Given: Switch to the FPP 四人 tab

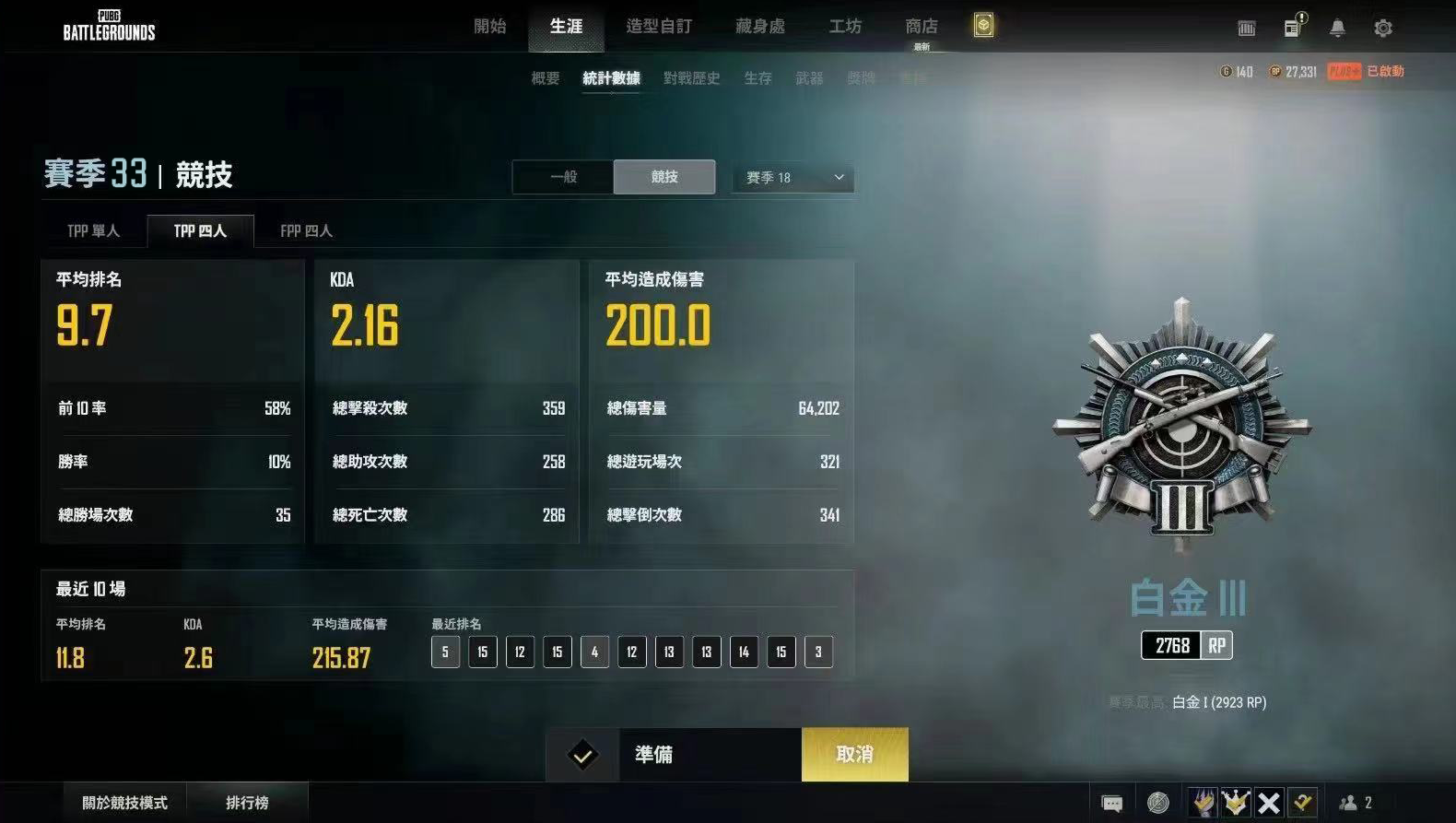Looking at the screenshot, I should 305,230.
